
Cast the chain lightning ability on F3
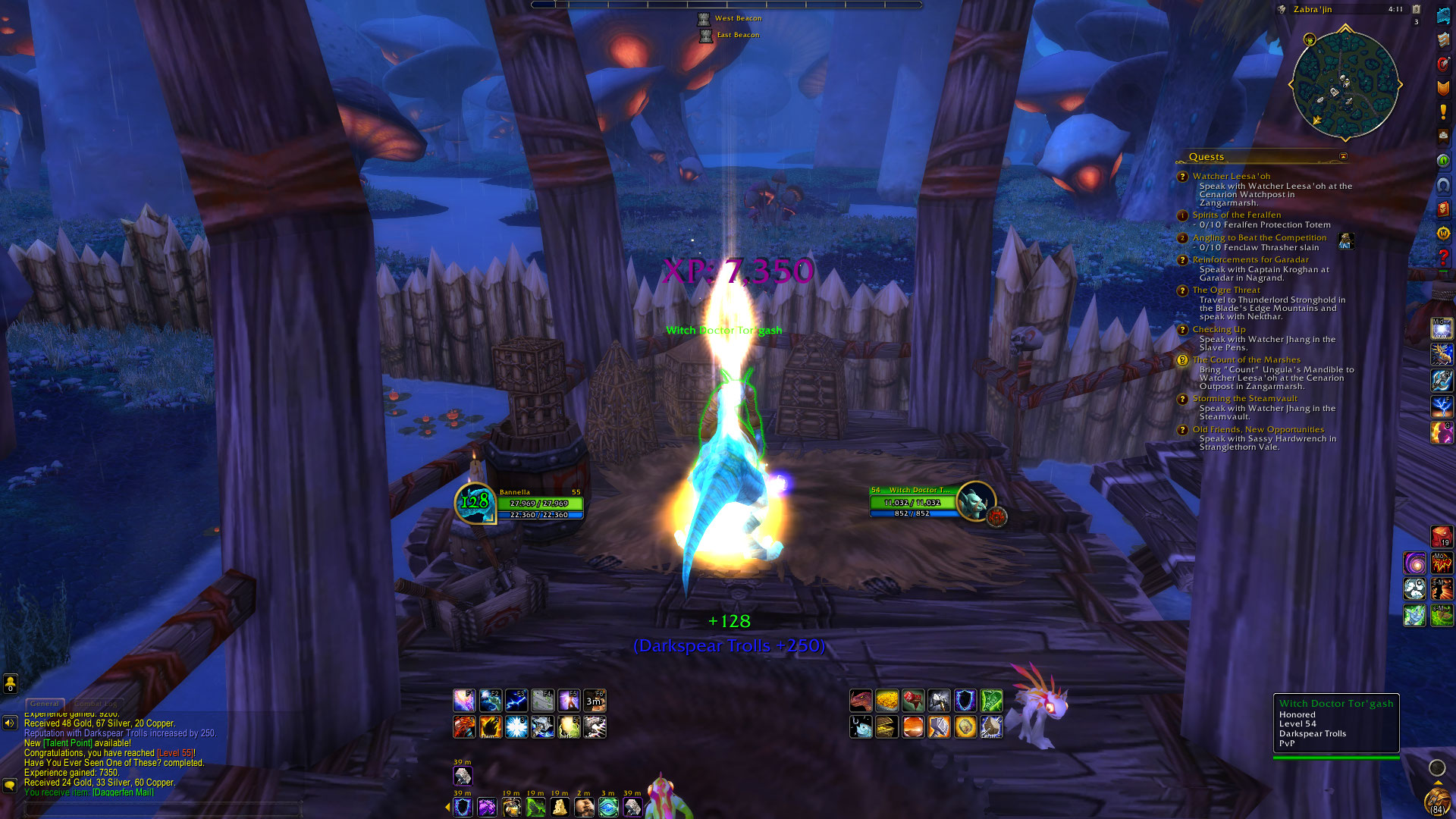(516, 701)
